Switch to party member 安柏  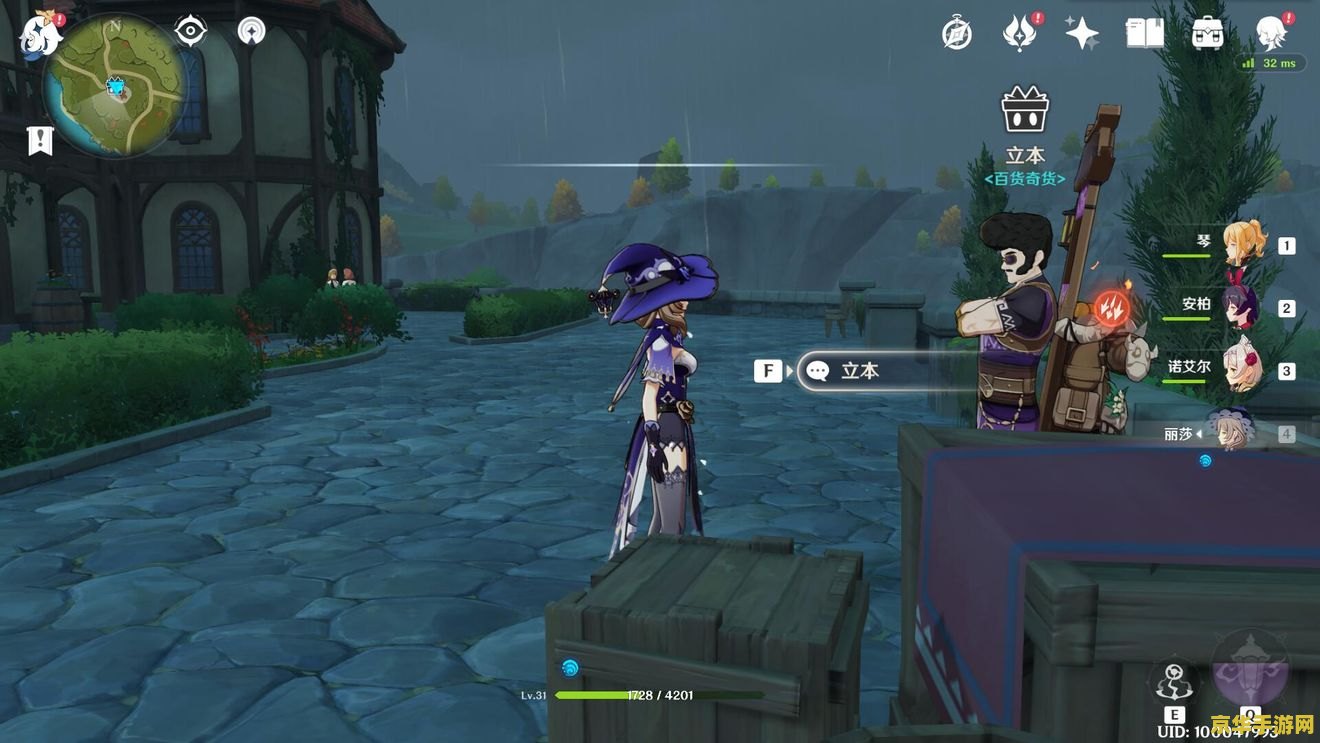(x=1244, y=308)
